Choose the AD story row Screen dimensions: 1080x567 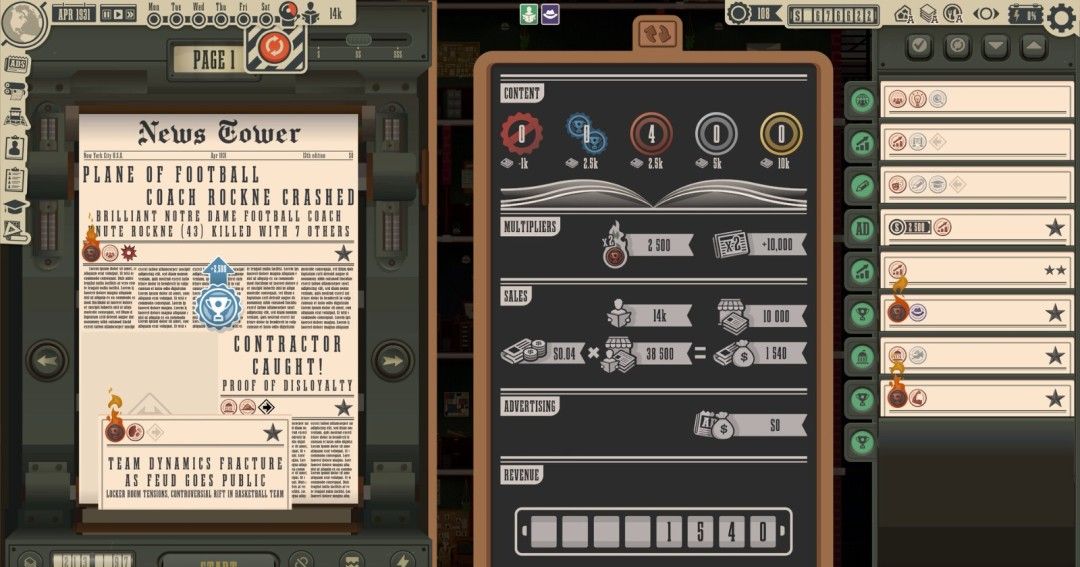(975, 228)
